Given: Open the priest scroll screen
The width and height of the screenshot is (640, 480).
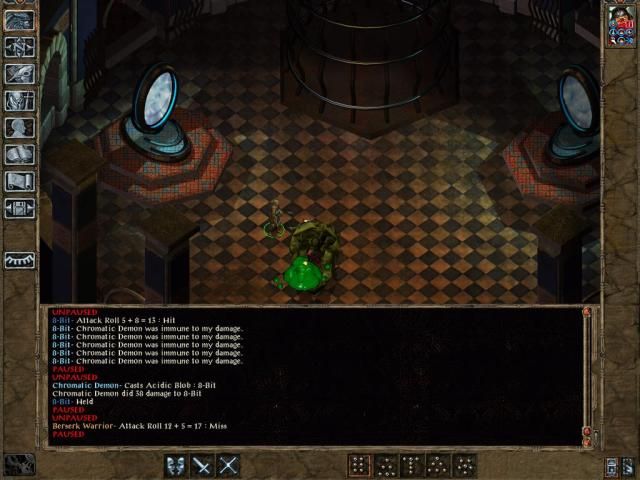Looking at the screenshot, I should tap(20, 182).
